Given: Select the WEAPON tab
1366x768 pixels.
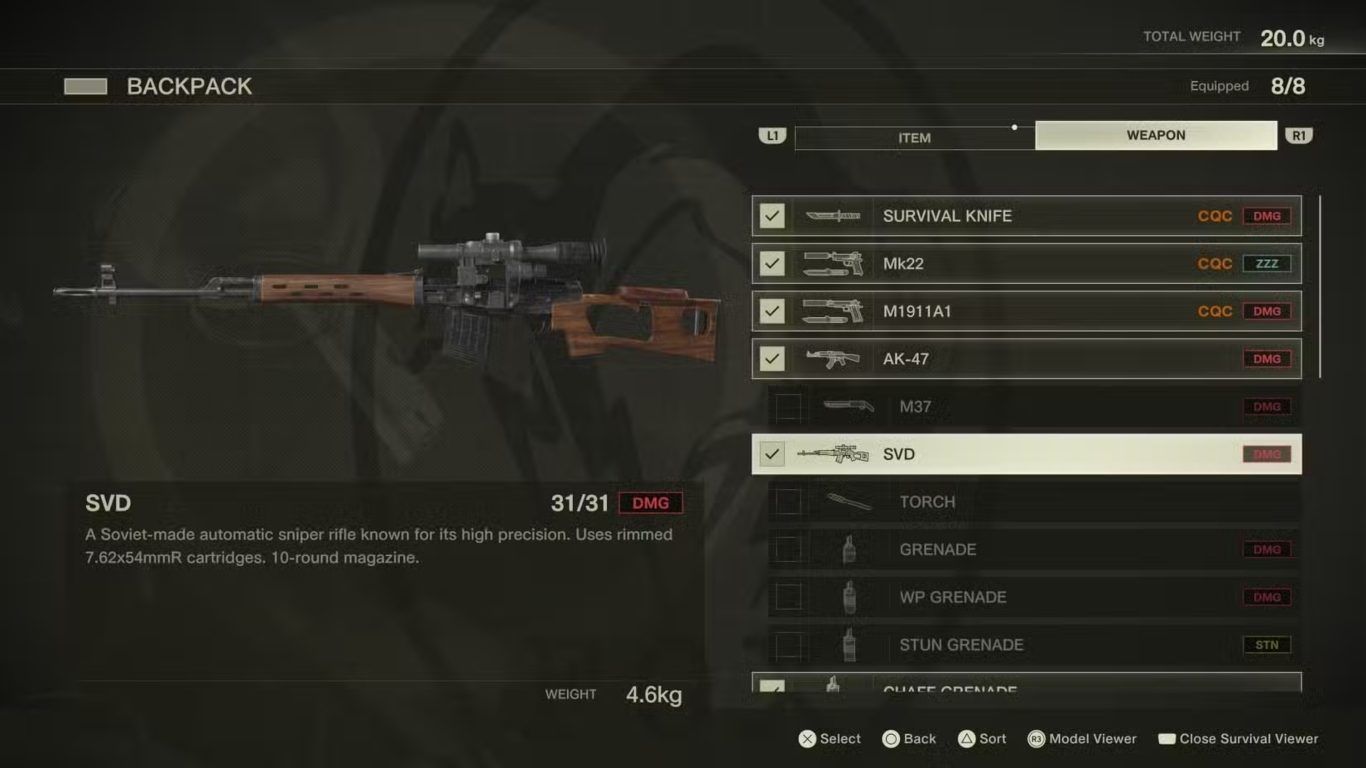Looking at the screenshot, I should point(1156,135).
